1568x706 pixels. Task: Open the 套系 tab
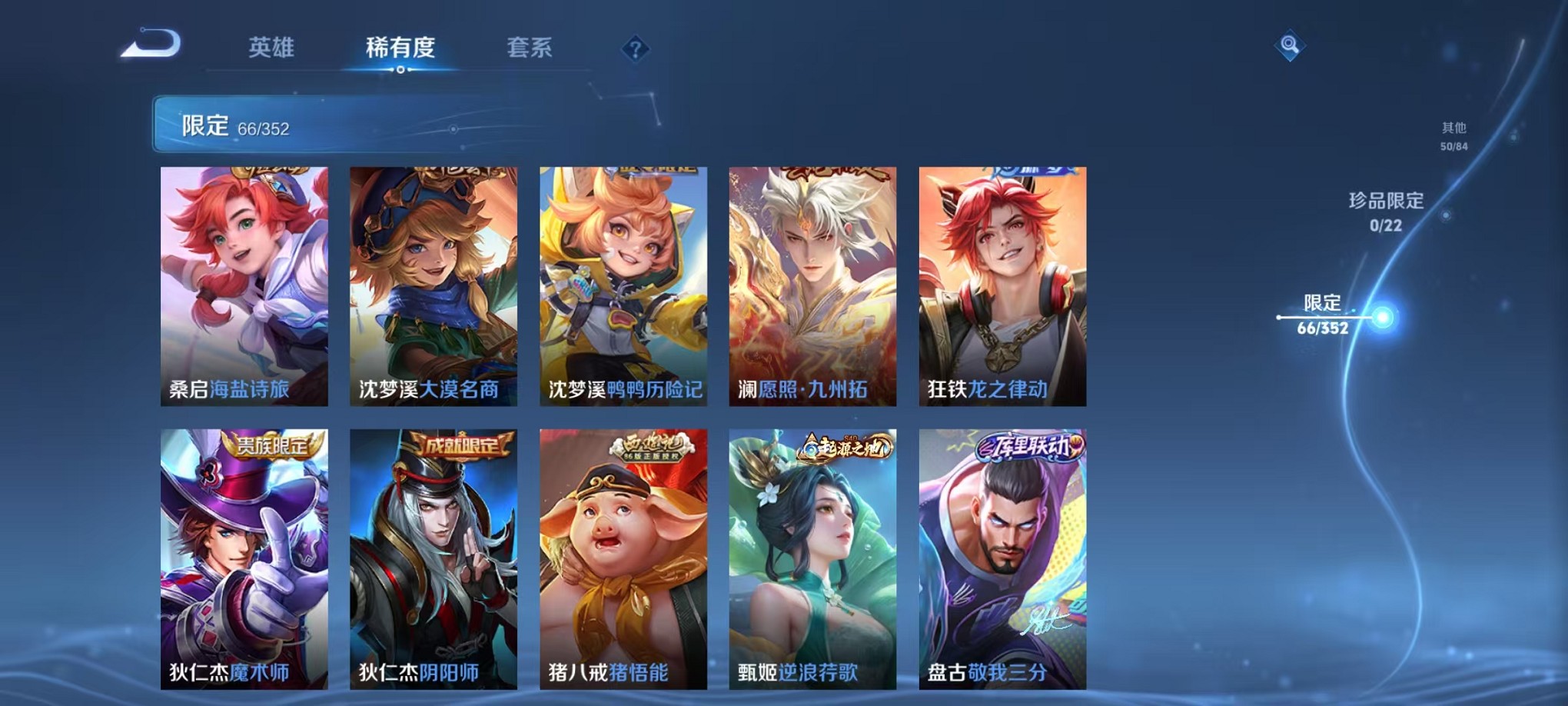(x=530, y=48)
